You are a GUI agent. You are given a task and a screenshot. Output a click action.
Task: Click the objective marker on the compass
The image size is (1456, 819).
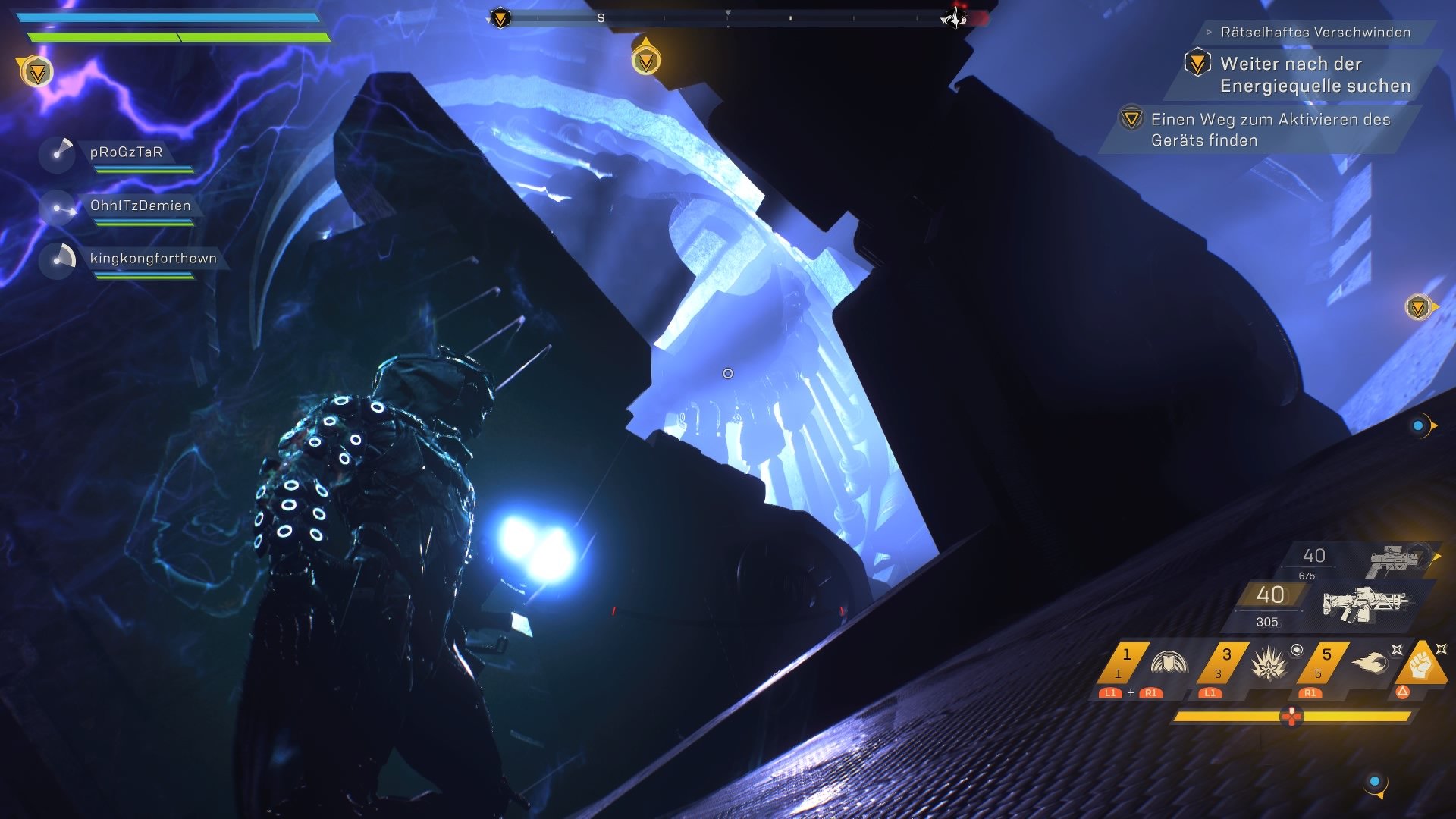click(x=500, y=17)
